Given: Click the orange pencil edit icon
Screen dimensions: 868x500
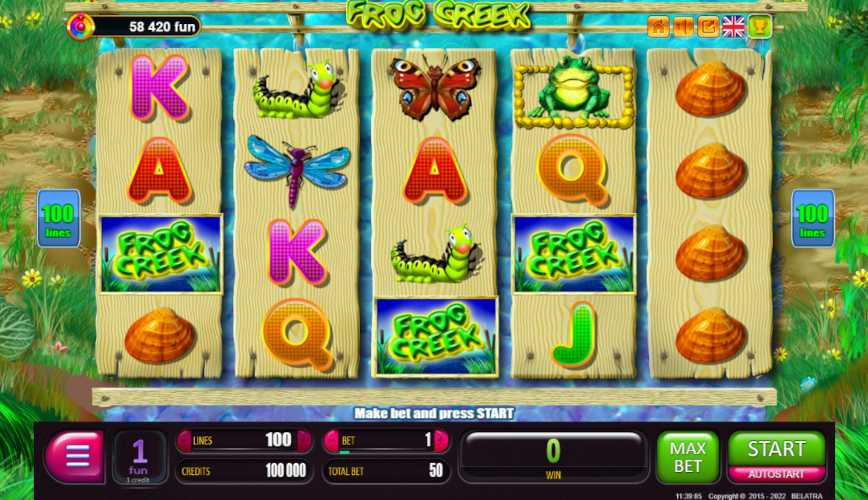Looking at the screenshot, I should point(708,27).
